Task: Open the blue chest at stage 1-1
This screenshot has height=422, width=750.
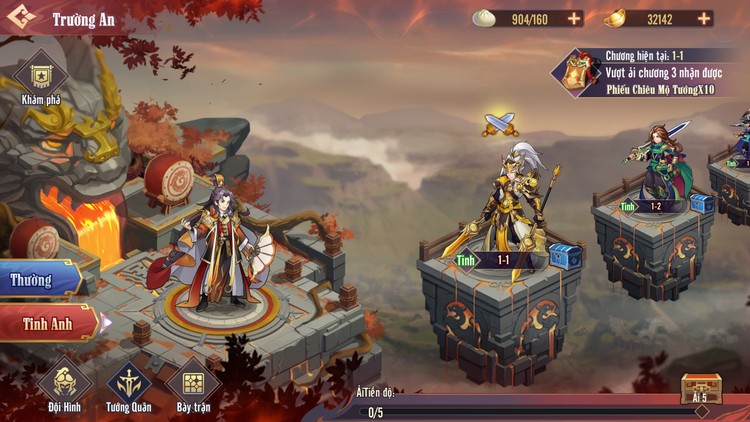Action: [x=565, y=256]
